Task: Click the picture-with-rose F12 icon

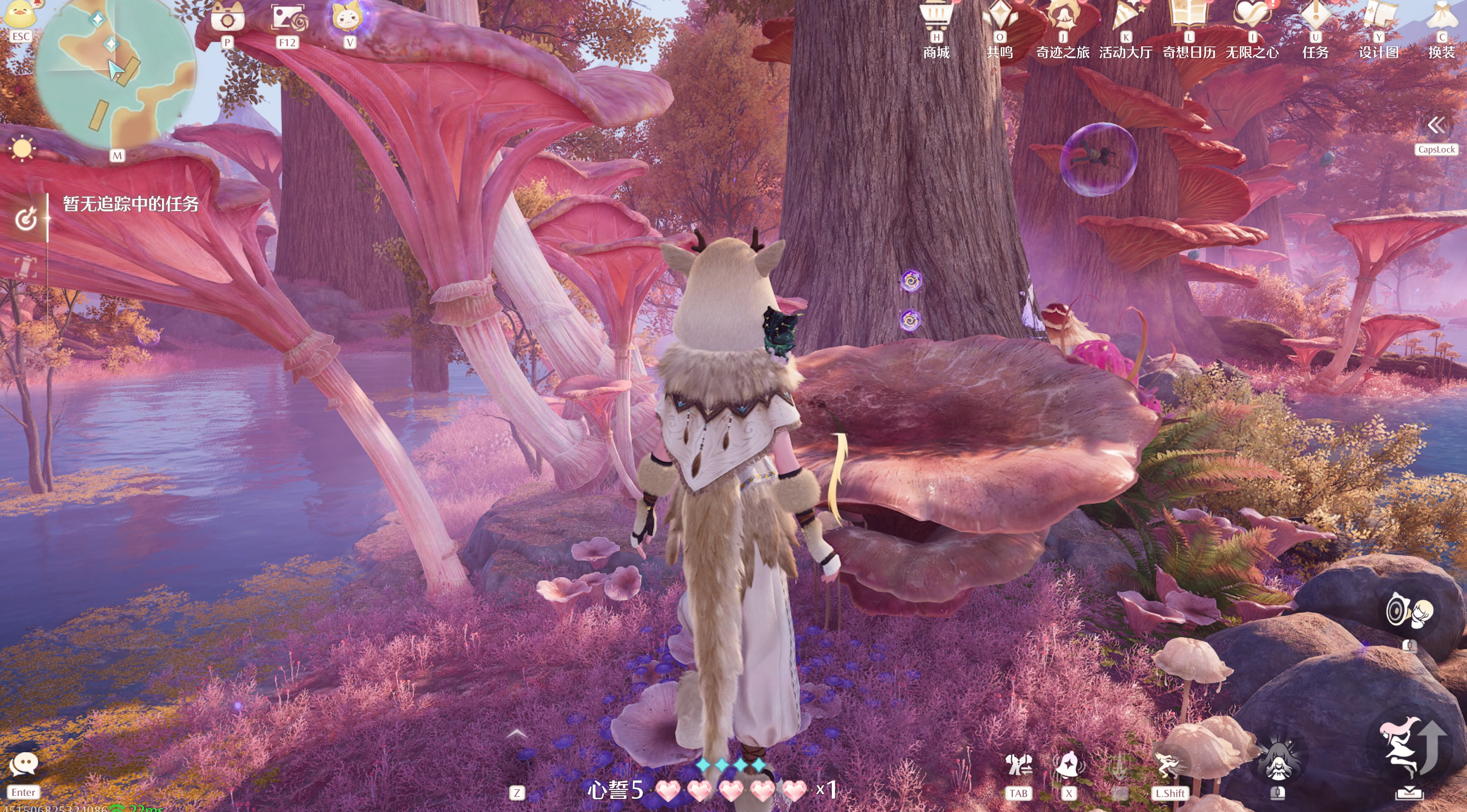Action: coord(288,18)
